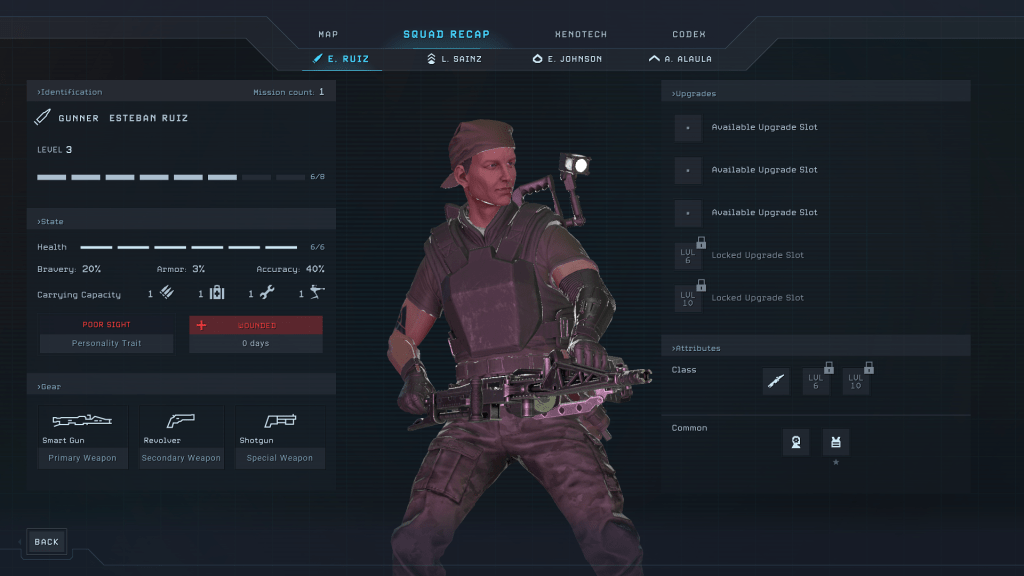Select the E. Ruiz squad tab
1024x576 pixels.
pyautogui.click(x=341, y=59)
